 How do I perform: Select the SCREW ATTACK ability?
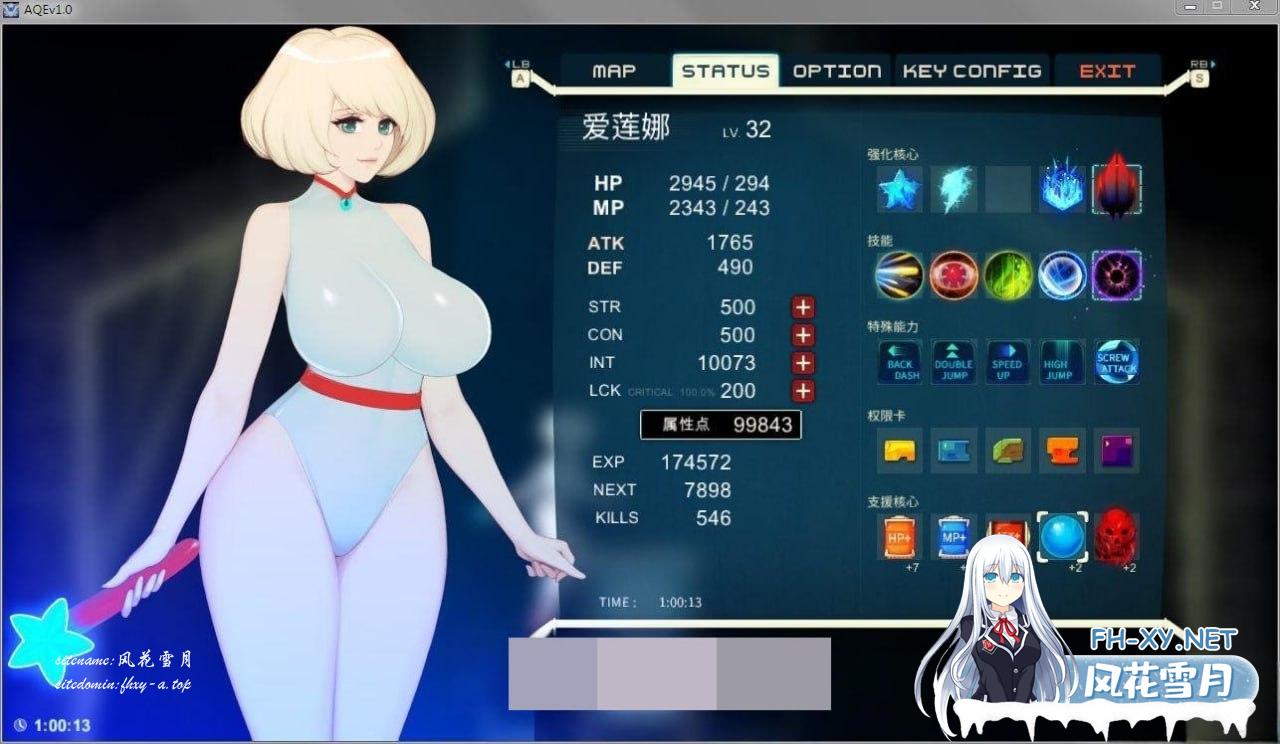tap(1117, 362)
